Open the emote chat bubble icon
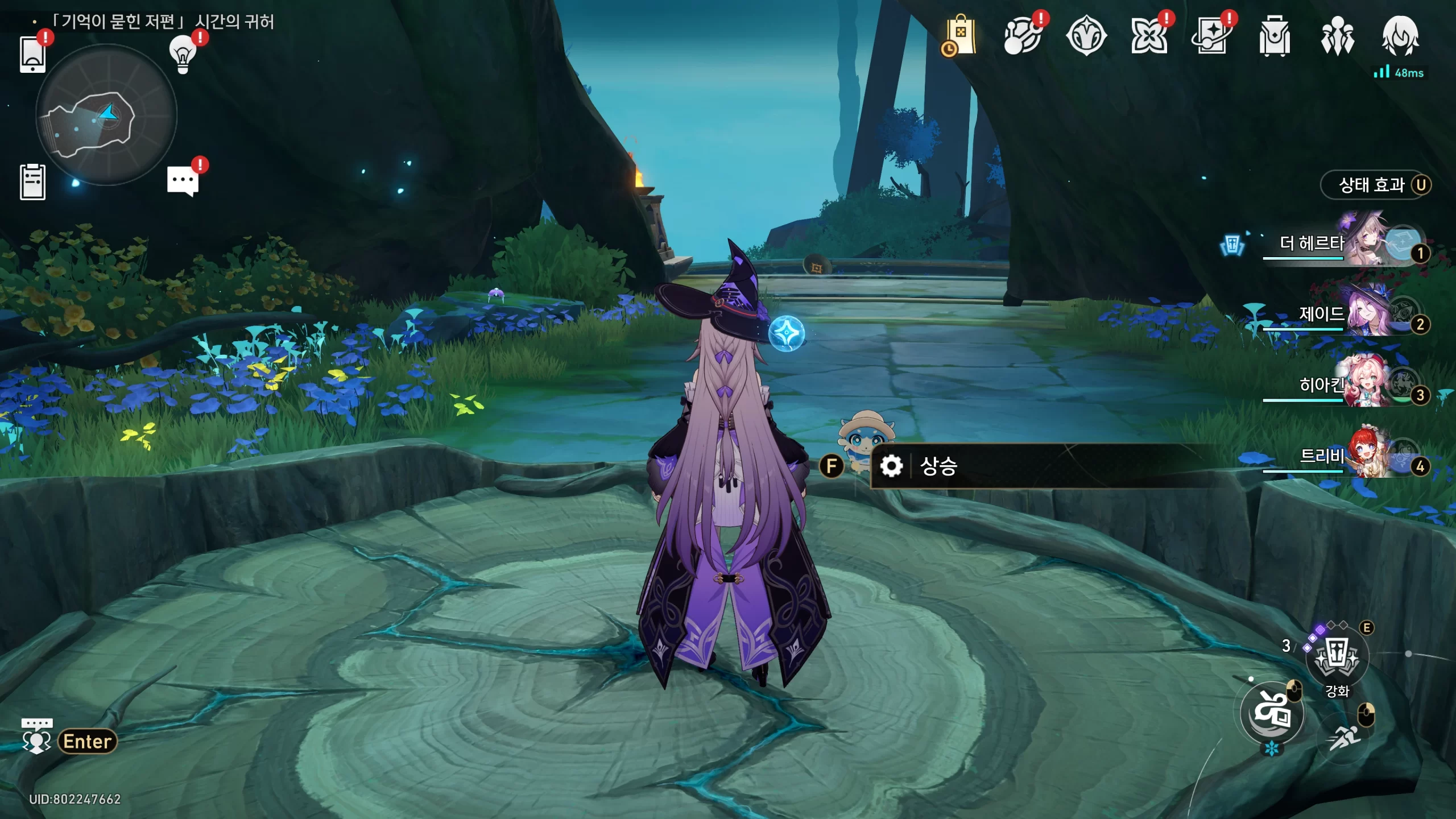The height and width of the screenshot is (819, 1456). click(x=36, y=736)
